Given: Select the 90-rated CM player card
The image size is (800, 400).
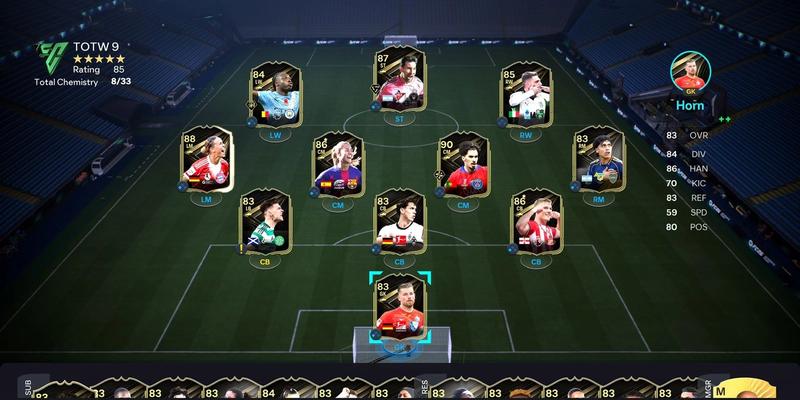Looking at the screenshot, I should (x=462, y=165).
